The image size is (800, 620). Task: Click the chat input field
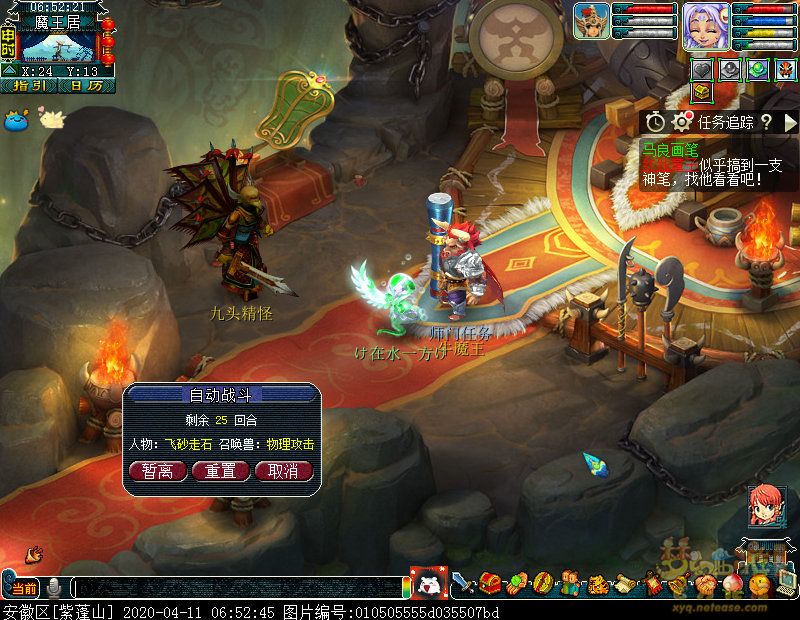click(240, 588)
